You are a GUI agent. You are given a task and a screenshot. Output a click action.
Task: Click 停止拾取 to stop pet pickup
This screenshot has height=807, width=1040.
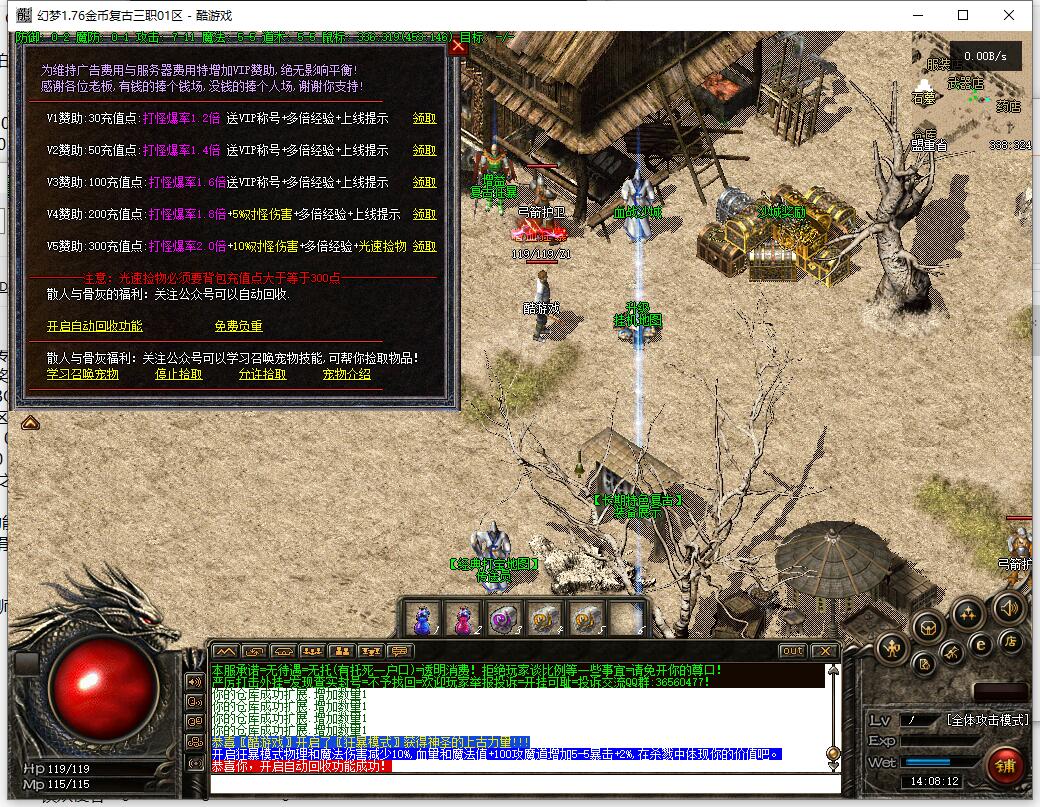179,374
